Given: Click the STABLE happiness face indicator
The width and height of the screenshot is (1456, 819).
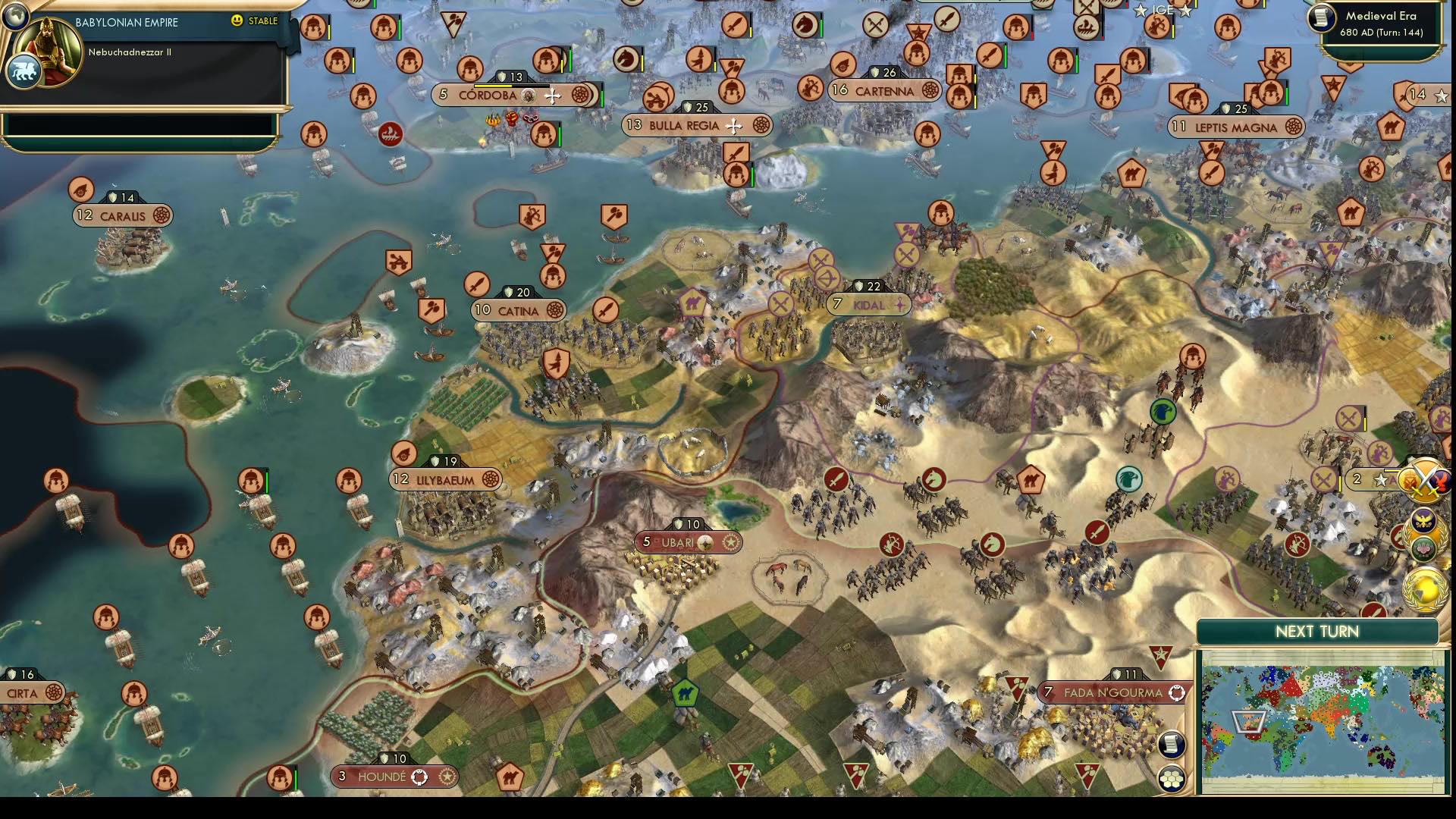Looking at the screenshot, I should tap(237, 22).
